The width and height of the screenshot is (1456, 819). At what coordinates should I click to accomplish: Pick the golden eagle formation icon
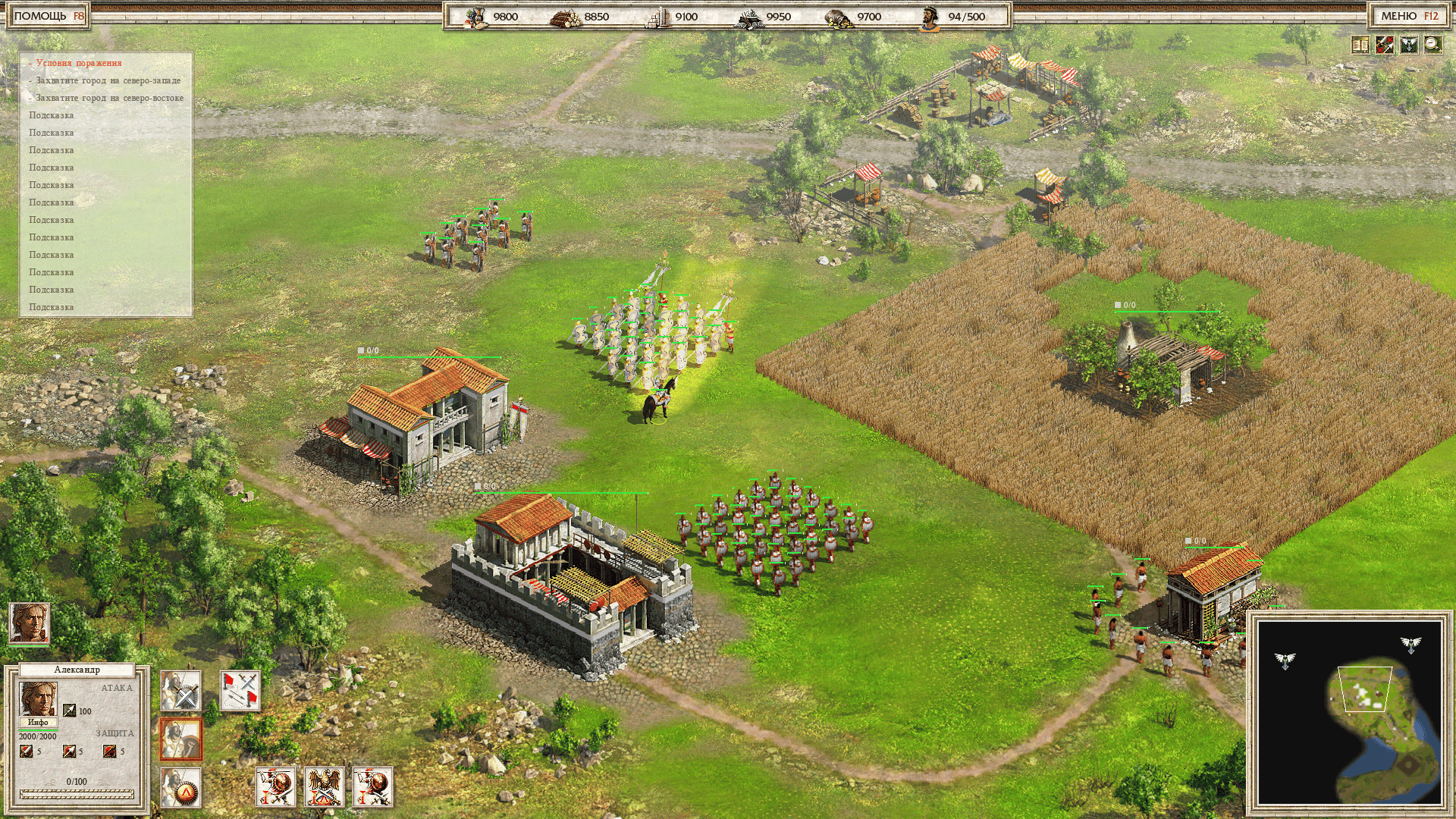tap(324, 787)
